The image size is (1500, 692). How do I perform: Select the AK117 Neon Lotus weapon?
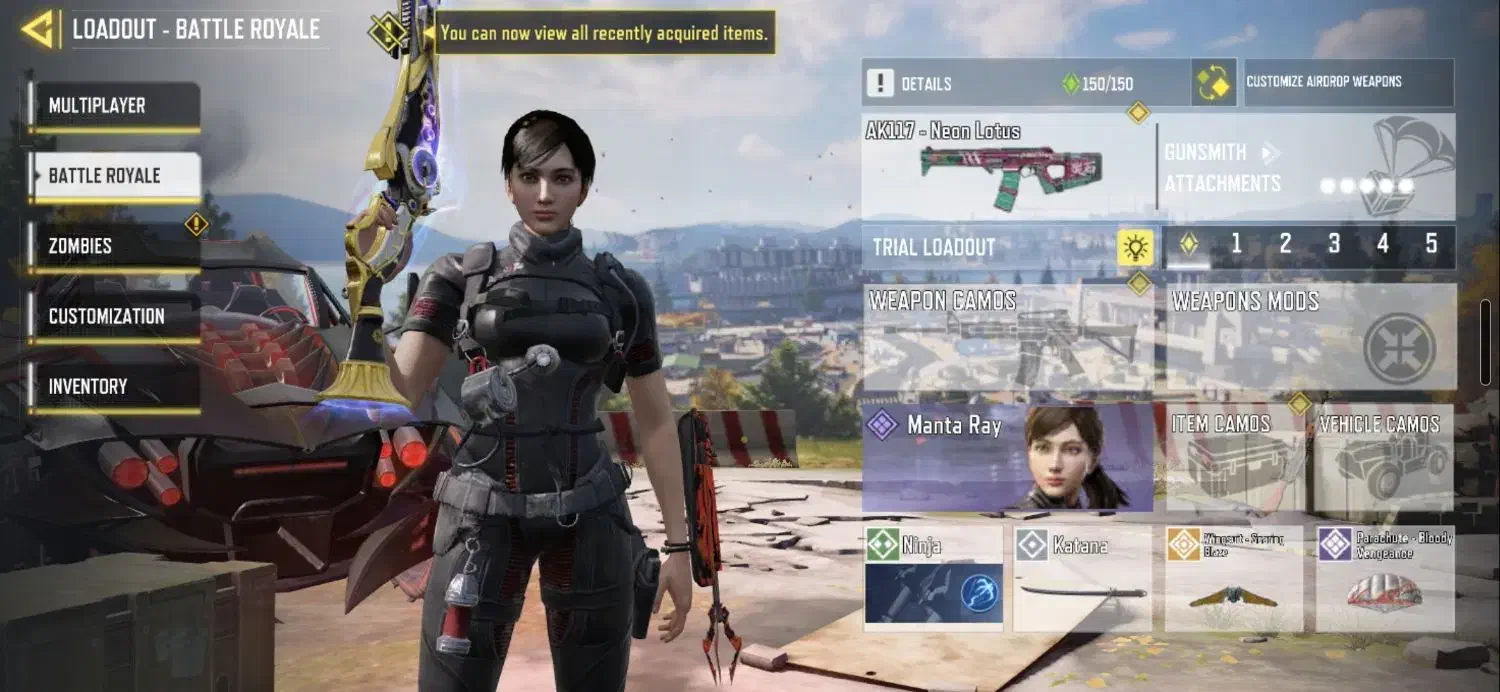coord(1008,167)
